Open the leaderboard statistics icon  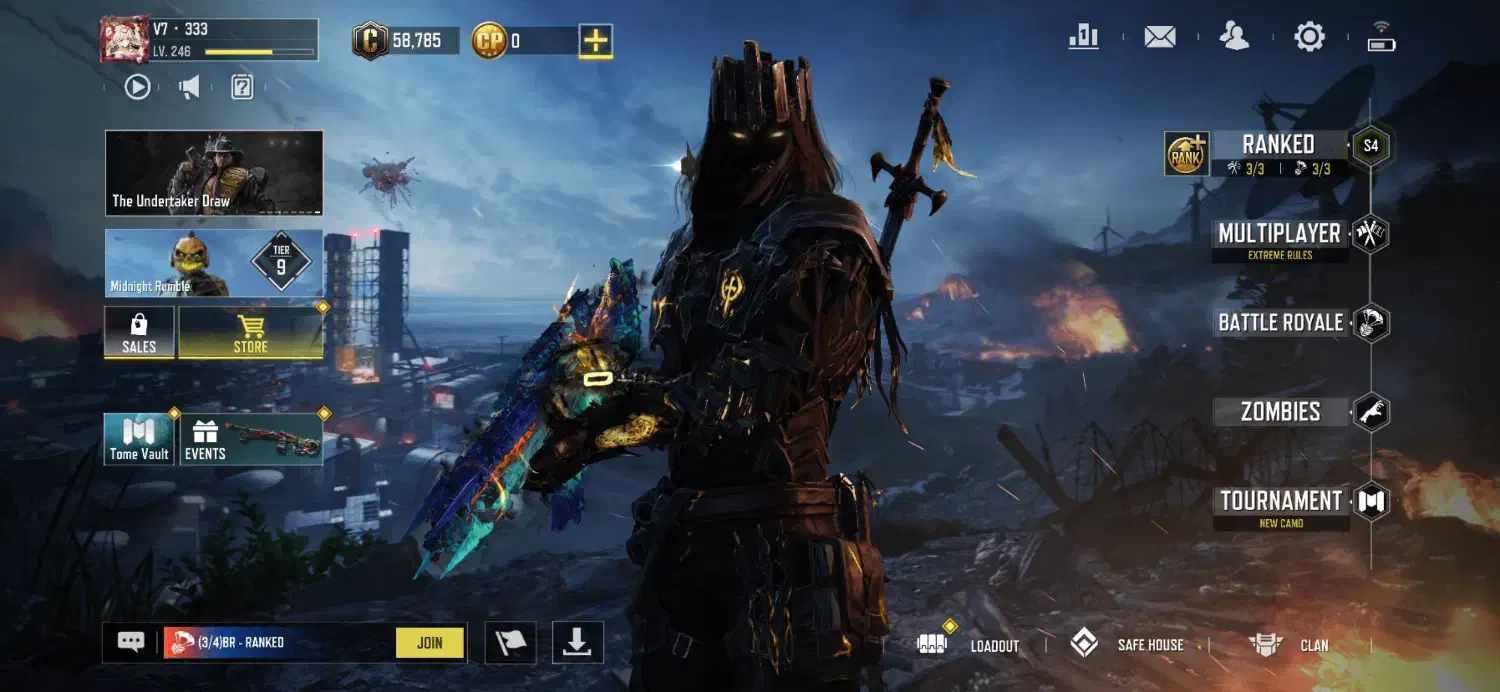click(x=1083, y=37)
